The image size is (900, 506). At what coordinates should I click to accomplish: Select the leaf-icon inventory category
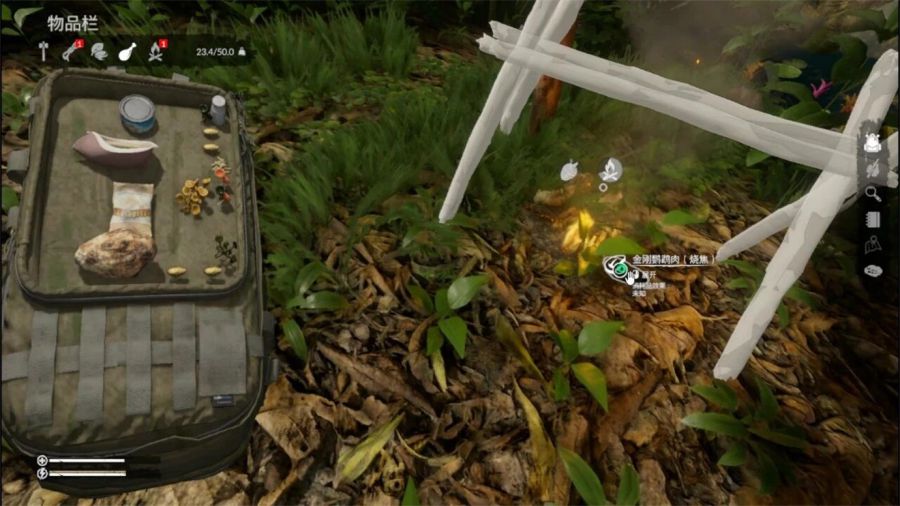99,52
